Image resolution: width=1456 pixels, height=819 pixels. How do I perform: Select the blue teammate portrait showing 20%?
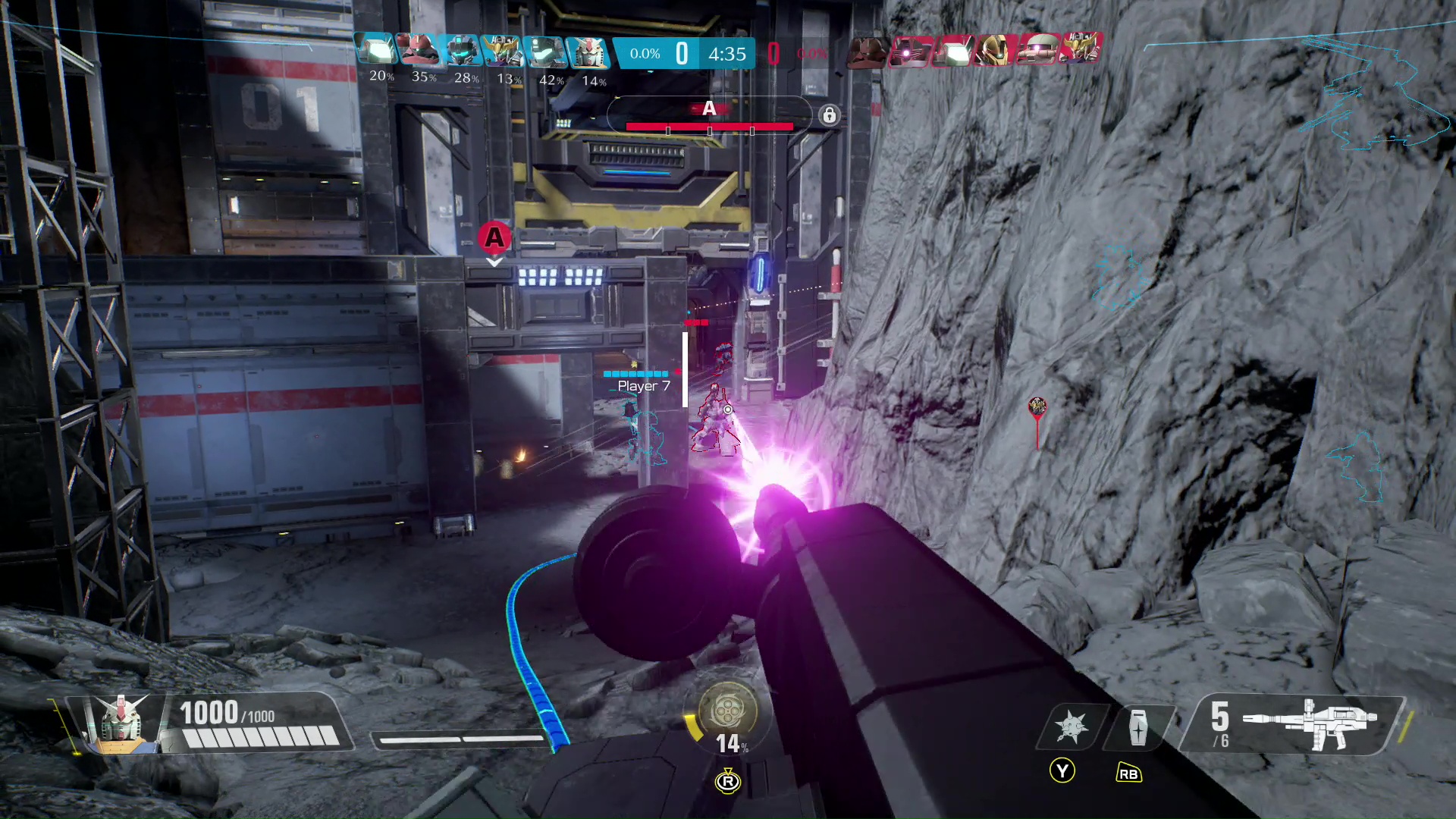coord(377,51)
